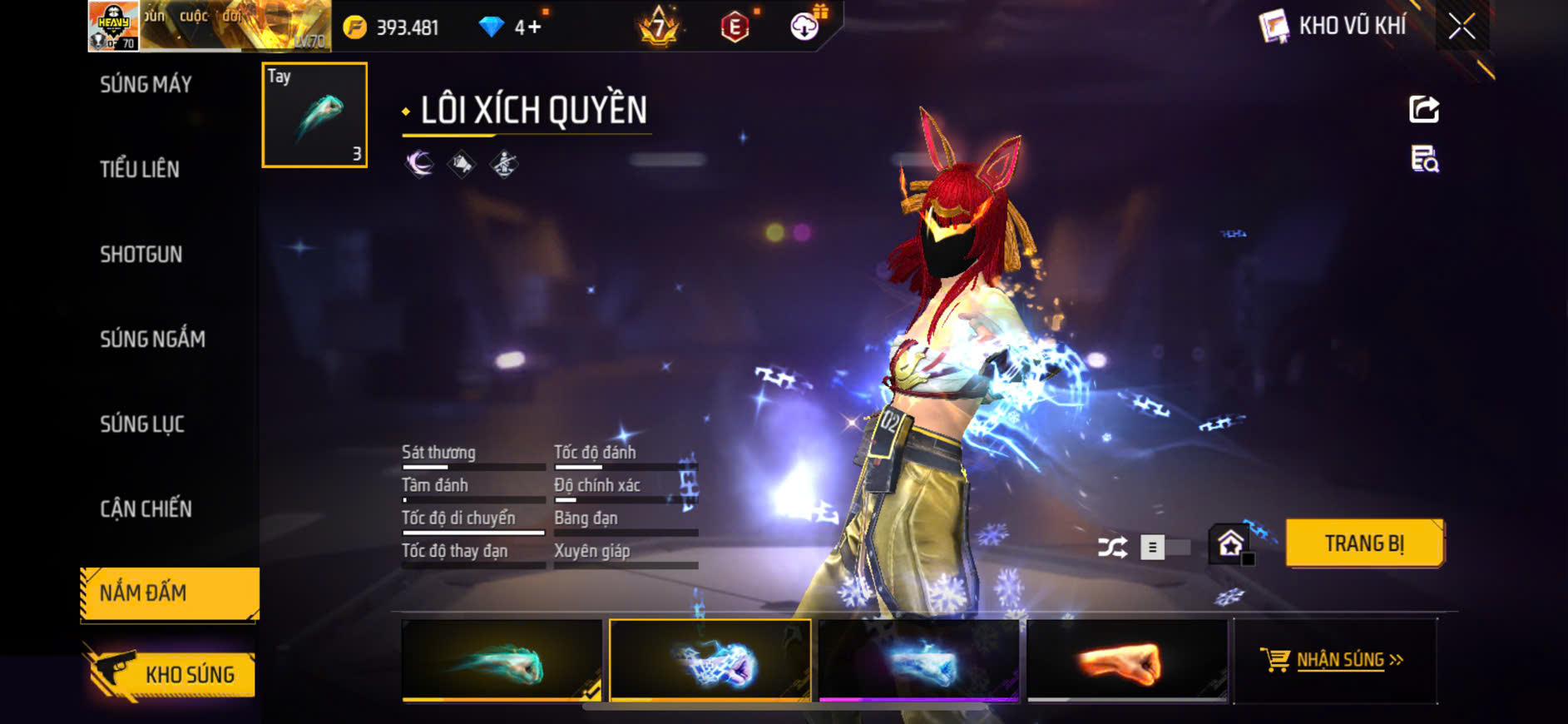Pick the icy blue fist skin

[x=918, y=661]
